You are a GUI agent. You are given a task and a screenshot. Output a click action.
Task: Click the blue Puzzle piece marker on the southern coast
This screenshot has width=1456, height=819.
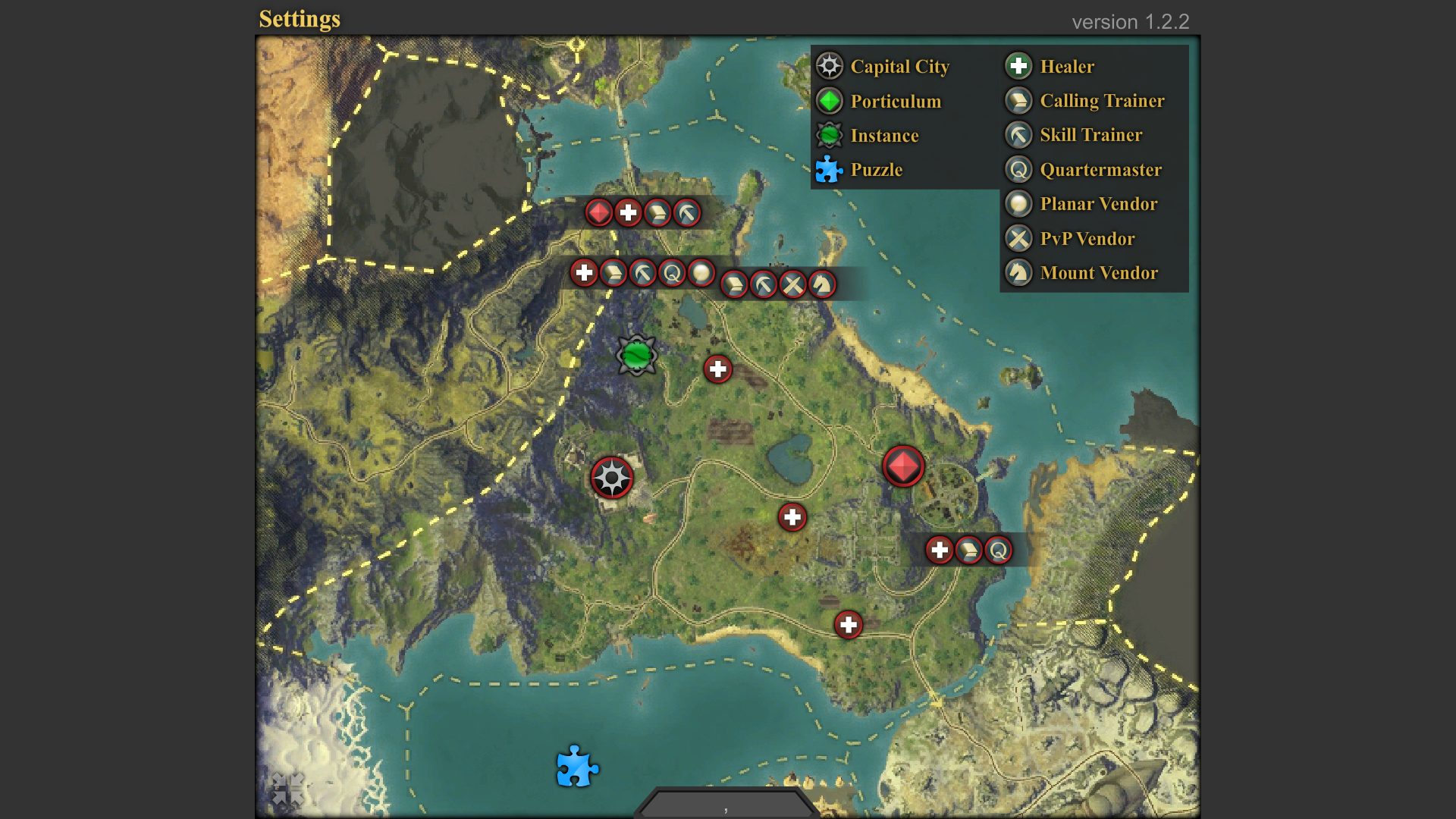coord(576,767)
